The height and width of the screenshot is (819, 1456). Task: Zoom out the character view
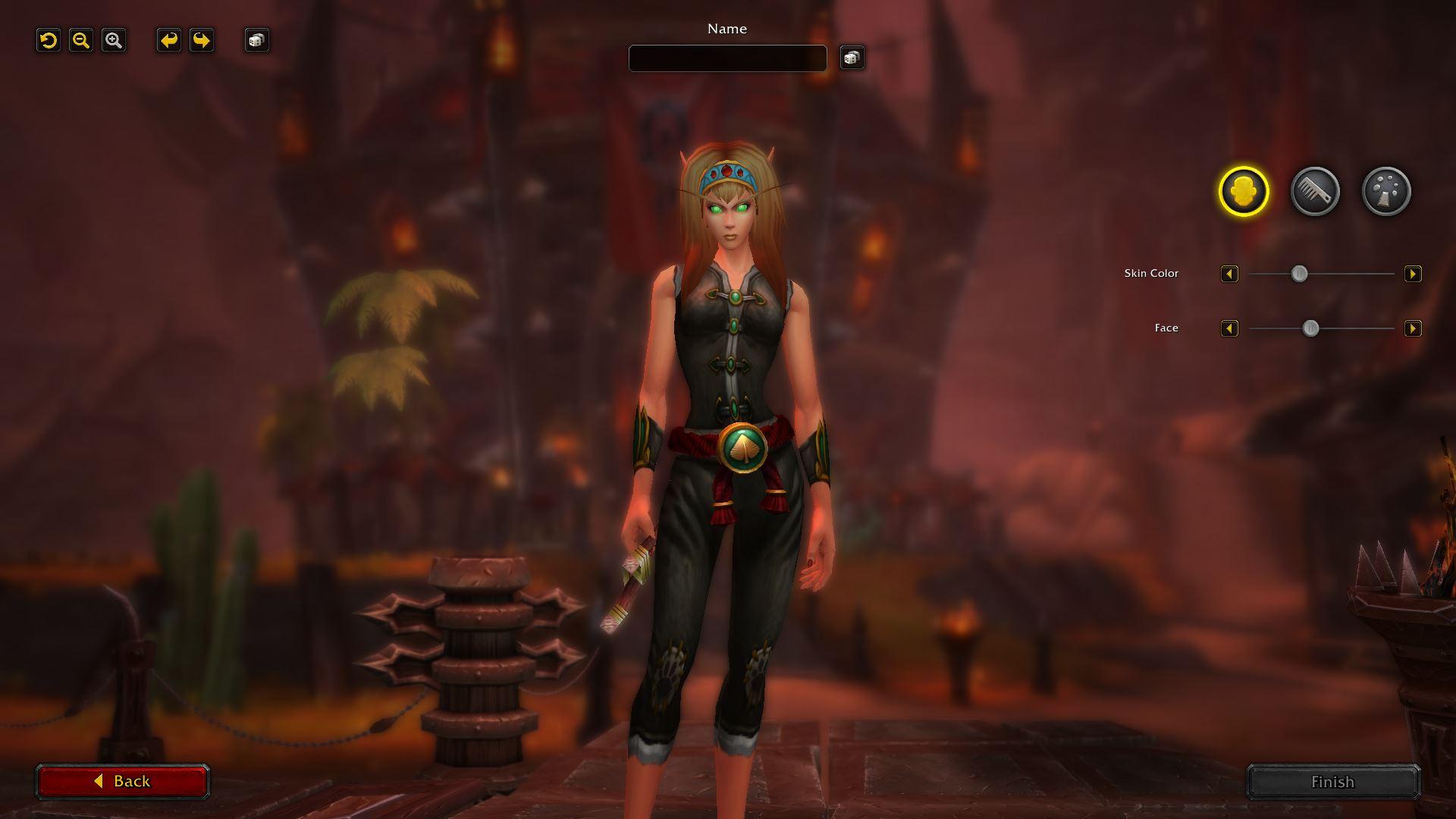tap(81, 40)
